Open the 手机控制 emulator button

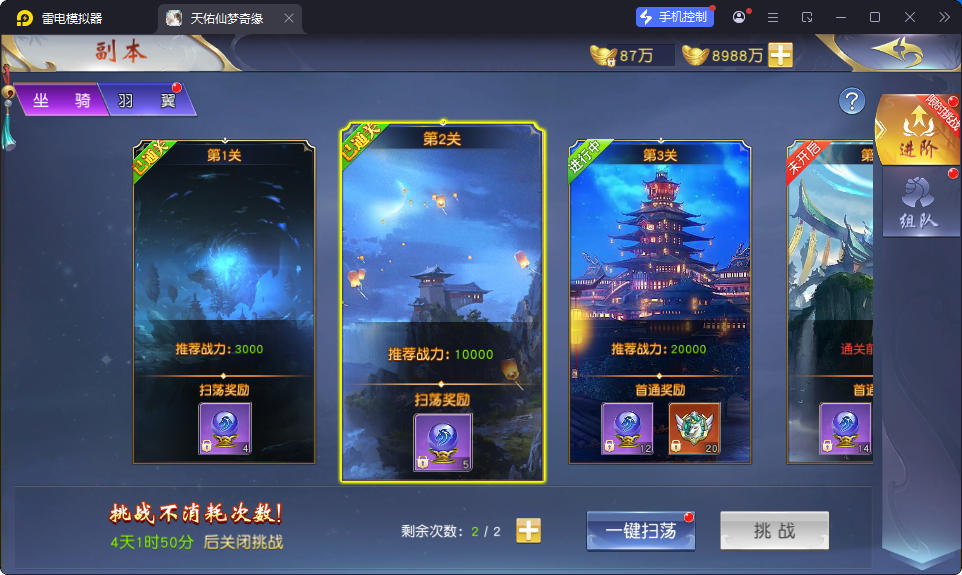pyautogui.click(x=674, y=17)
